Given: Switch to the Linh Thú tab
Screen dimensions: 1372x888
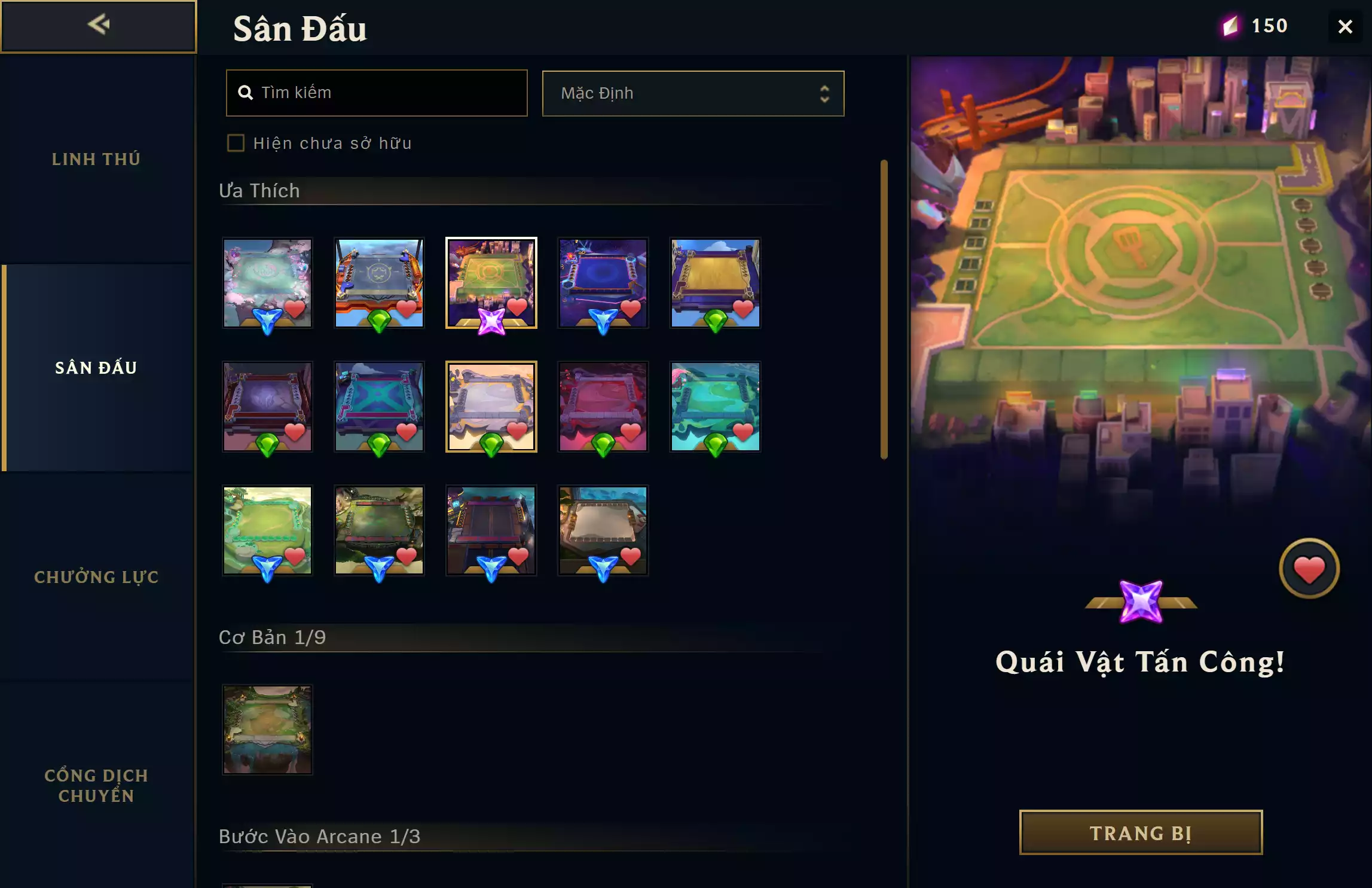Looking at the screenshot, I should pyautogui.click(x=96, y=159).
